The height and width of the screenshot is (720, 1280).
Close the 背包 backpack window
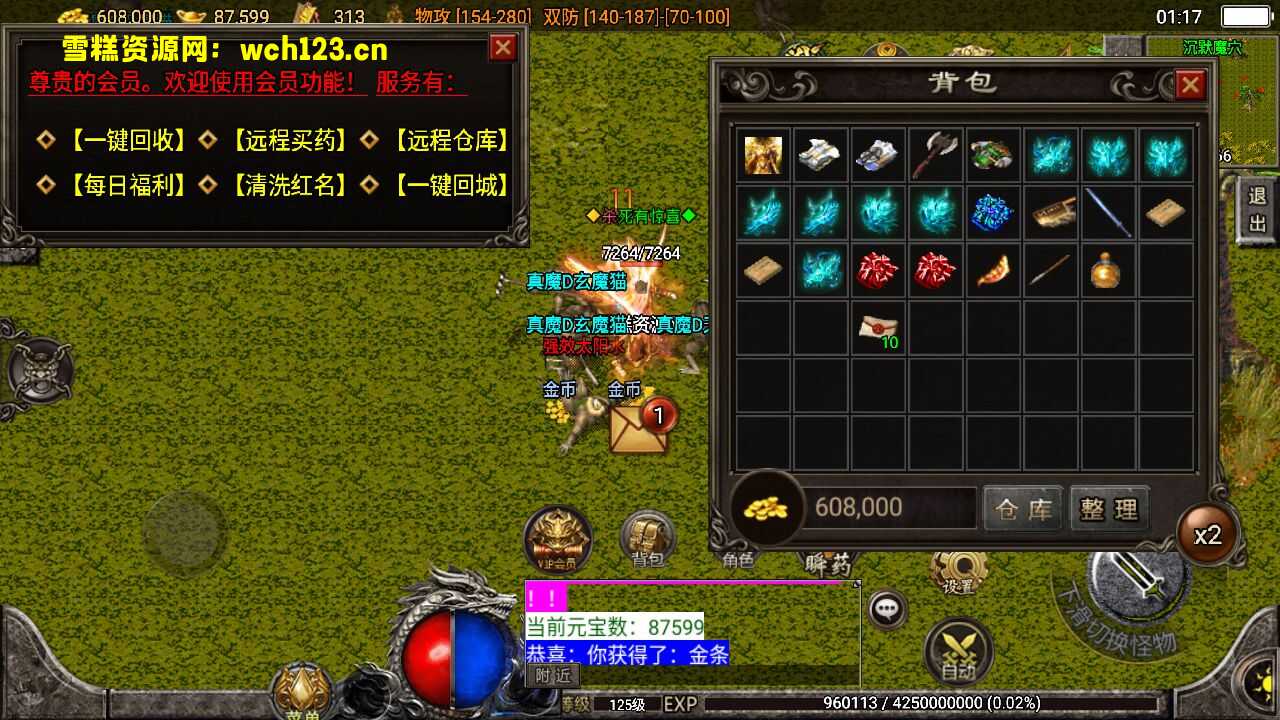coord(1189,86)
